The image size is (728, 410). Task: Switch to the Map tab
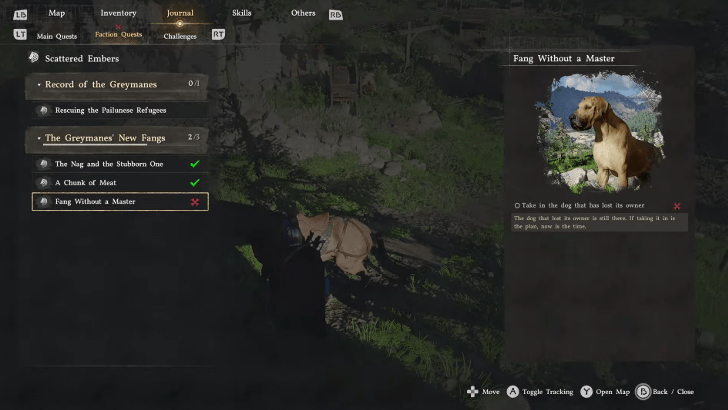[56, 13]
